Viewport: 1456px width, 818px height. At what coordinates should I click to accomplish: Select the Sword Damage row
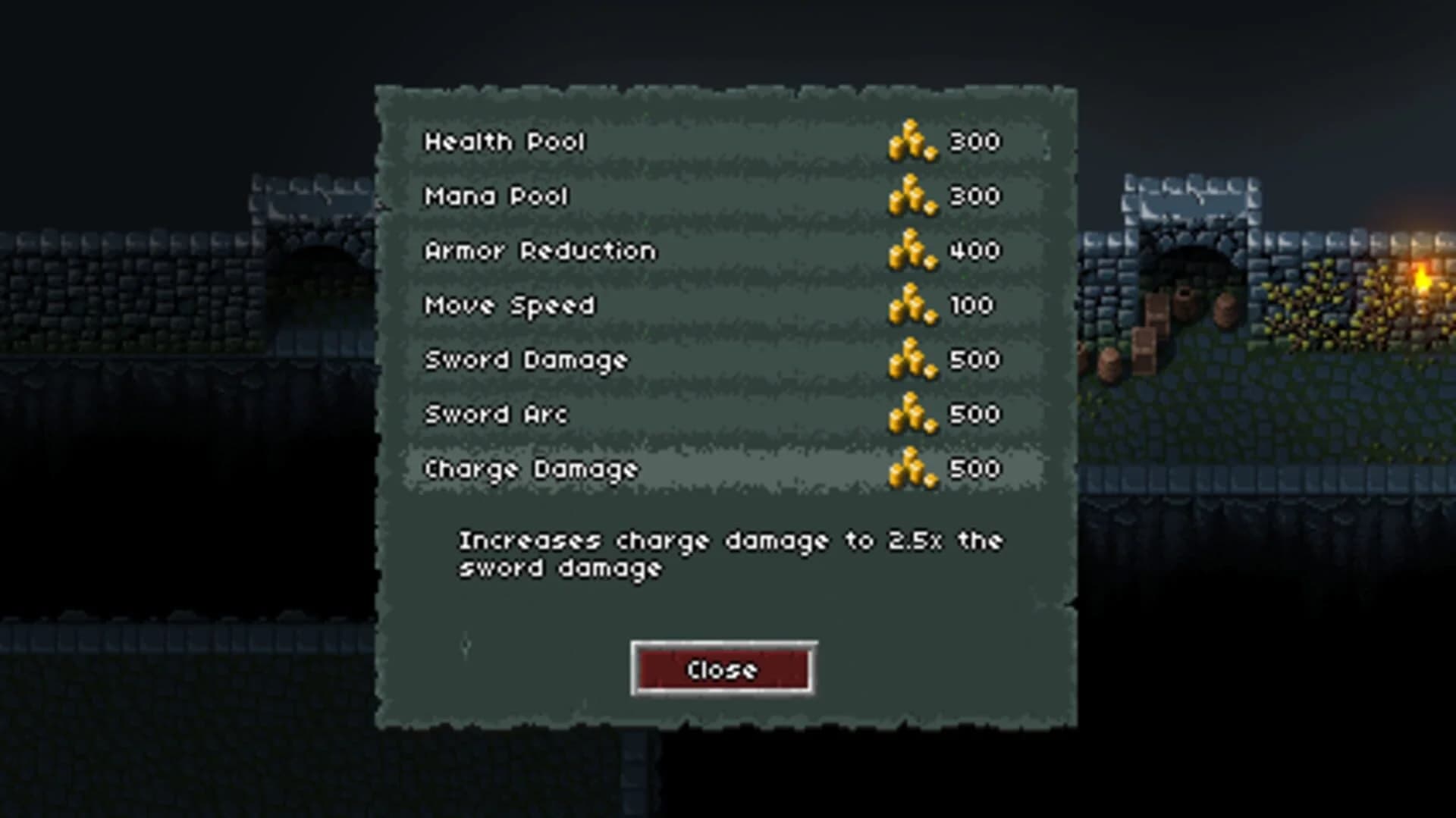(x=526, y=359)
